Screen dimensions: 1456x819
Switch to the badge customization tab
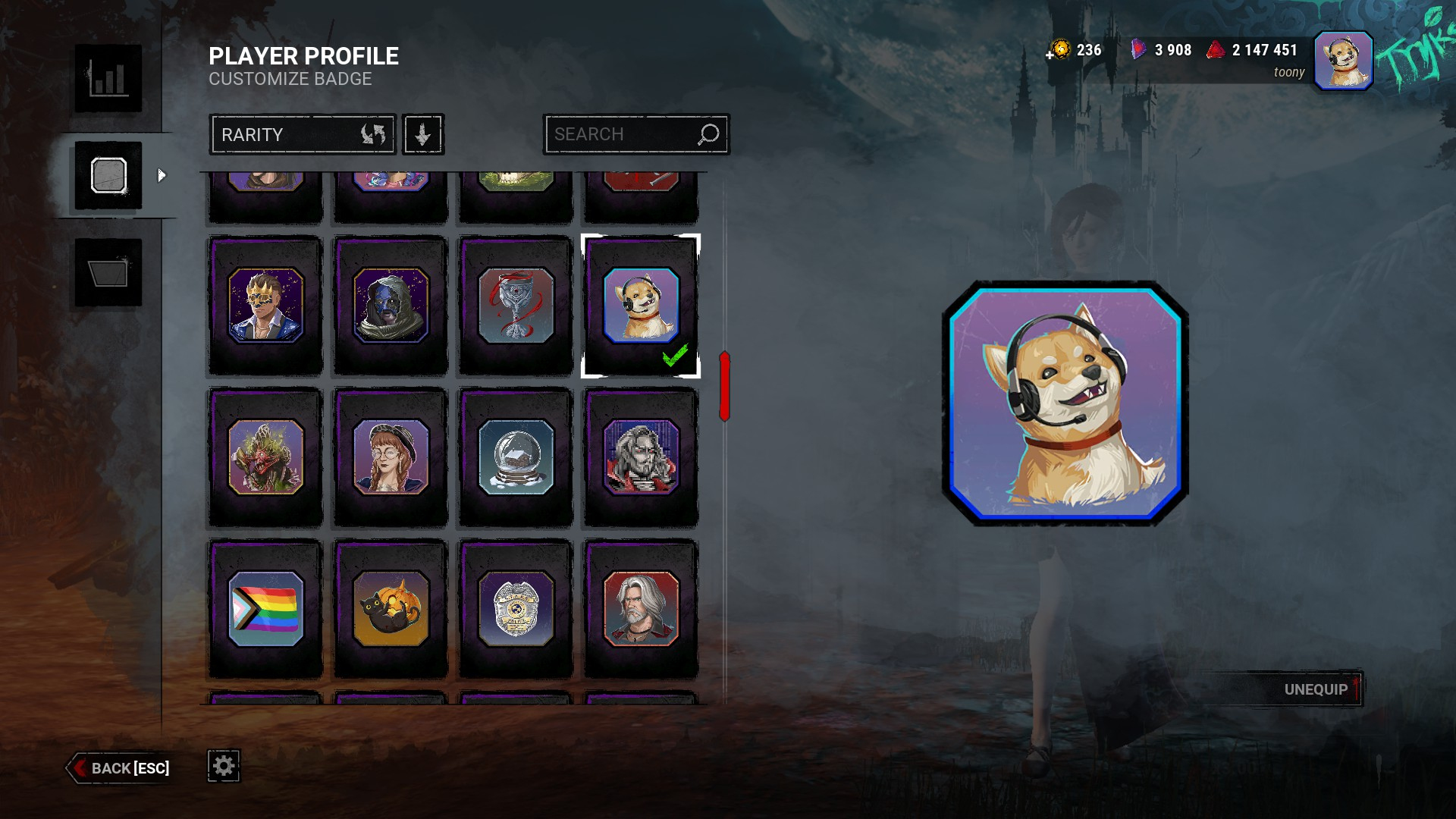coord(108,176)
